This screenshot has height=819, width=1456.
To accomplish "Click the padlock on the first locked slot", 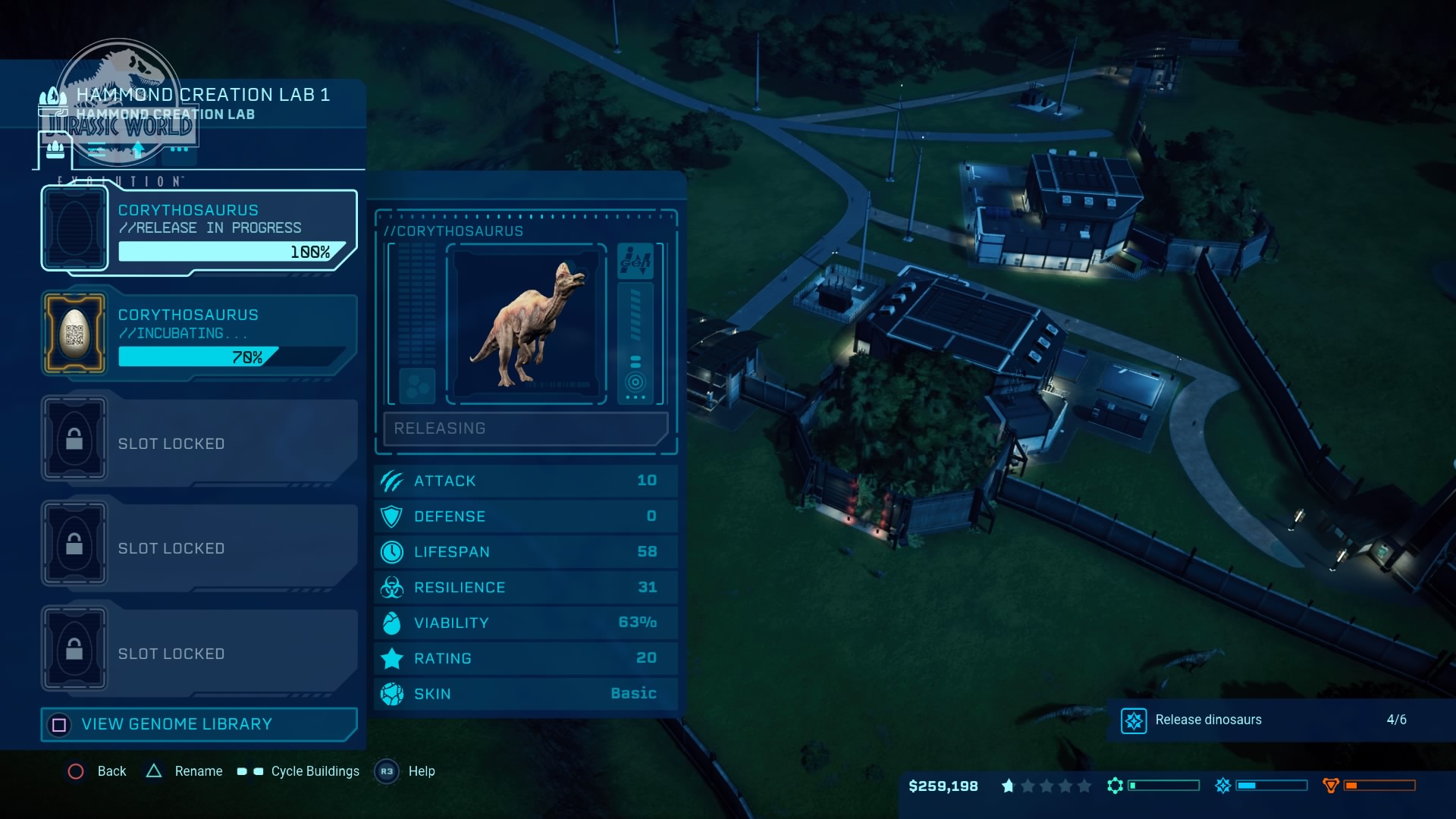I will [74, 438].
